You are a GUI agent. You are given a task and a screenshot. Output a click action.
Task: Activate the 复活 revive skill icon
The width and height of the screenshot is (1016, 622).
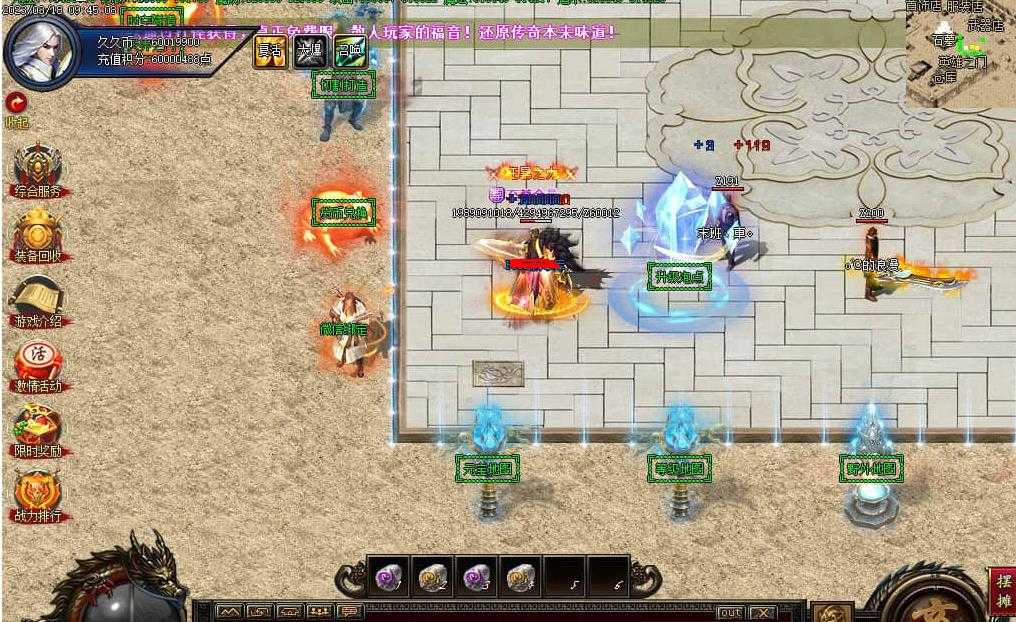(x=270, y=52)
